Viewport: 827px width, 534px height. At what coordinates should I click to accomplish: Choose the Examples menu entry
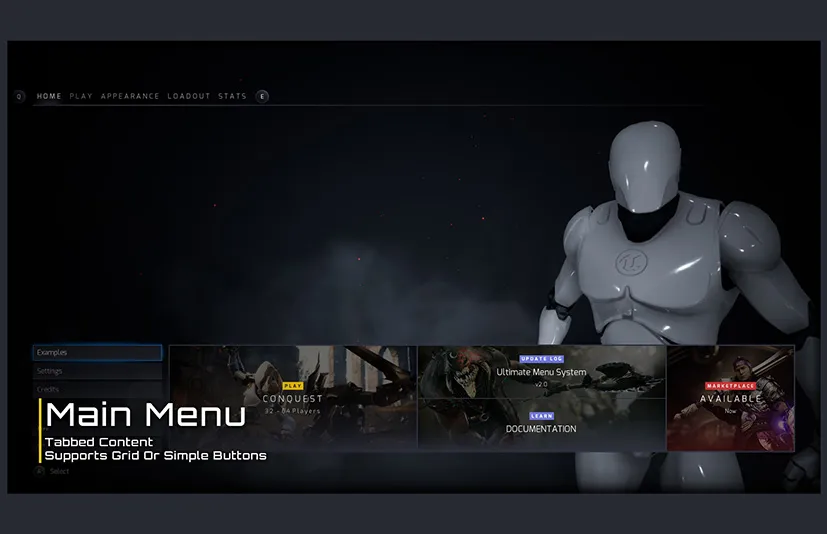coord(97,353)
